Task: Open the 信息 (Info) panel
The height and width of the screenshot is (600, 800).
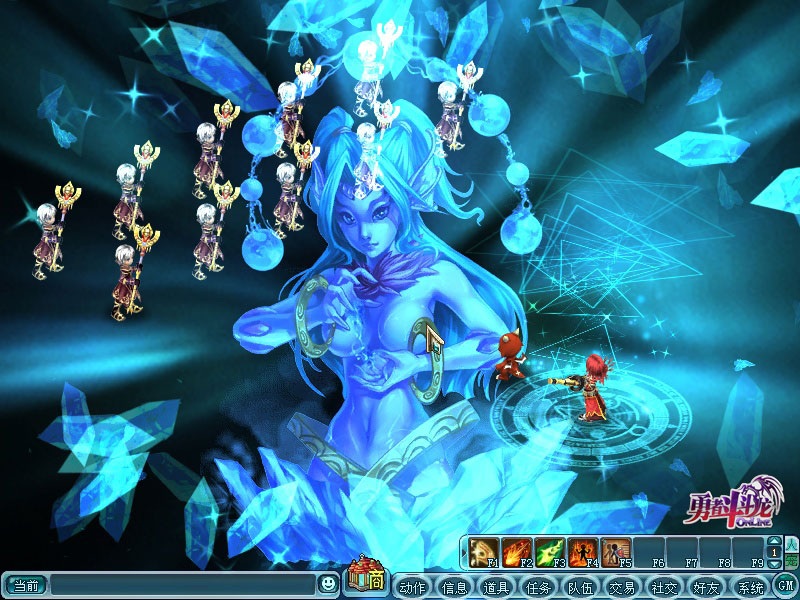Action: [x=454, y=586]
